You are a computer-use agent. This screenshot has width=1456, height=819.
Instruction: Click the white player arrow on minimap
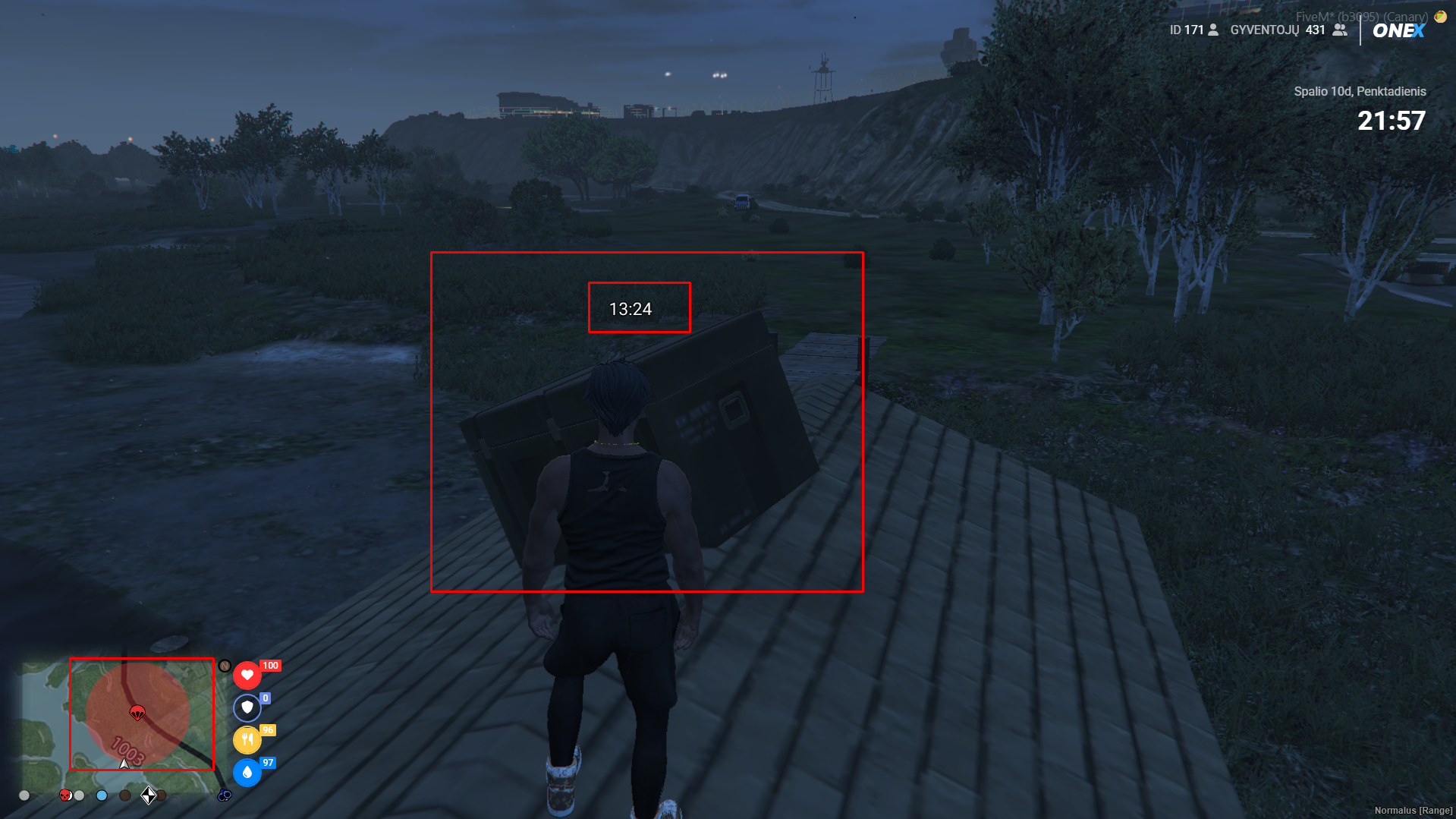124,764
